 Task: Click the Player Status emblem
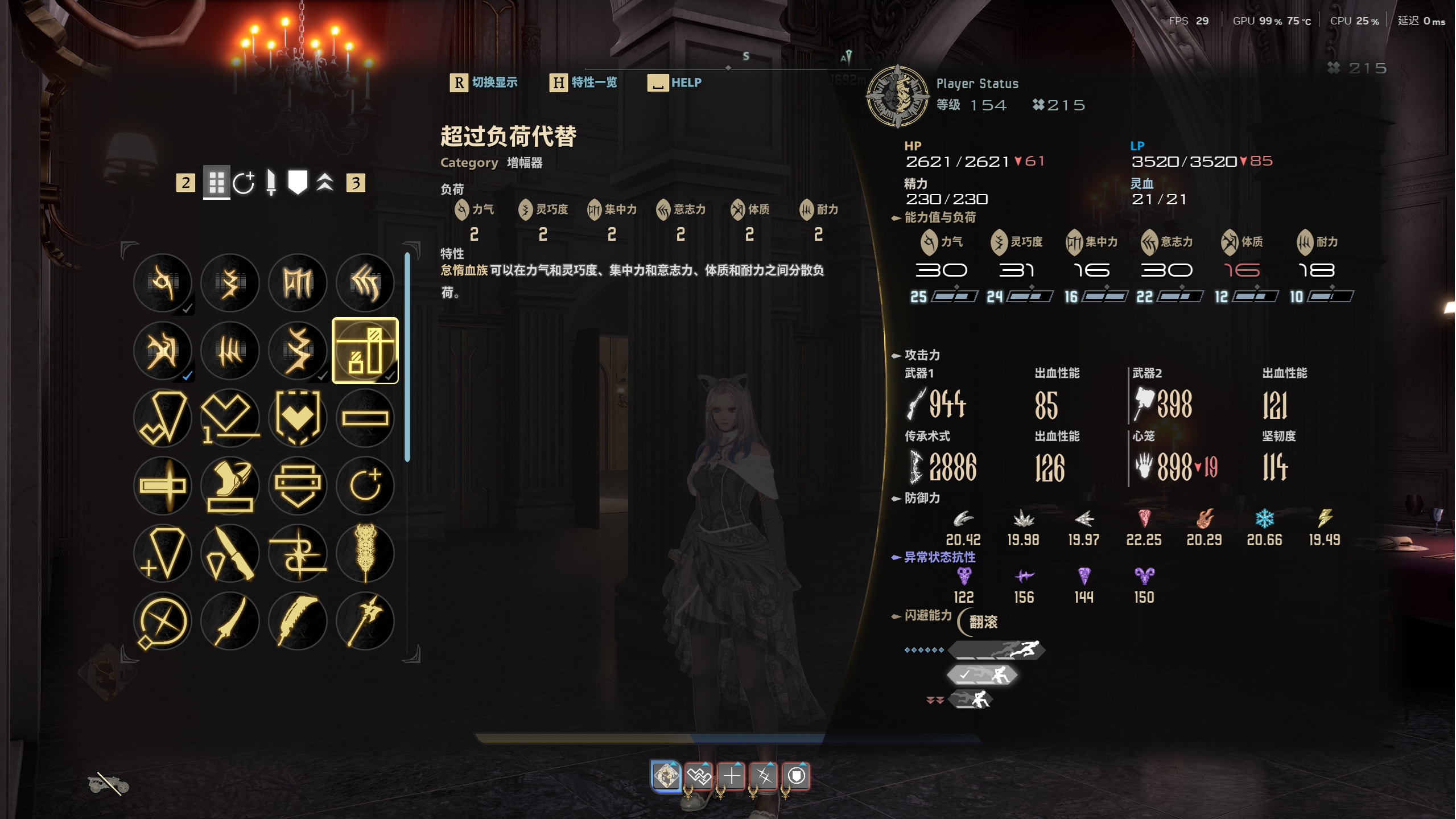click(x=897, y=96)
